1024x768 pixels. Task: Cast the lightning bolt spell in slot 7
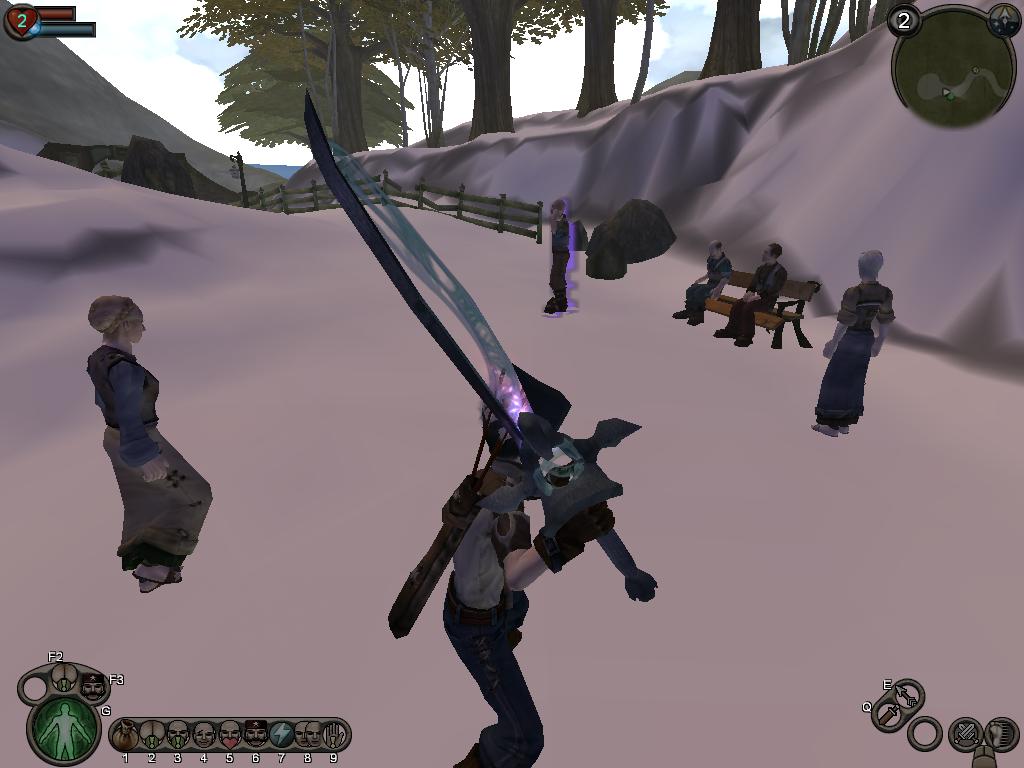click(282, 736)
